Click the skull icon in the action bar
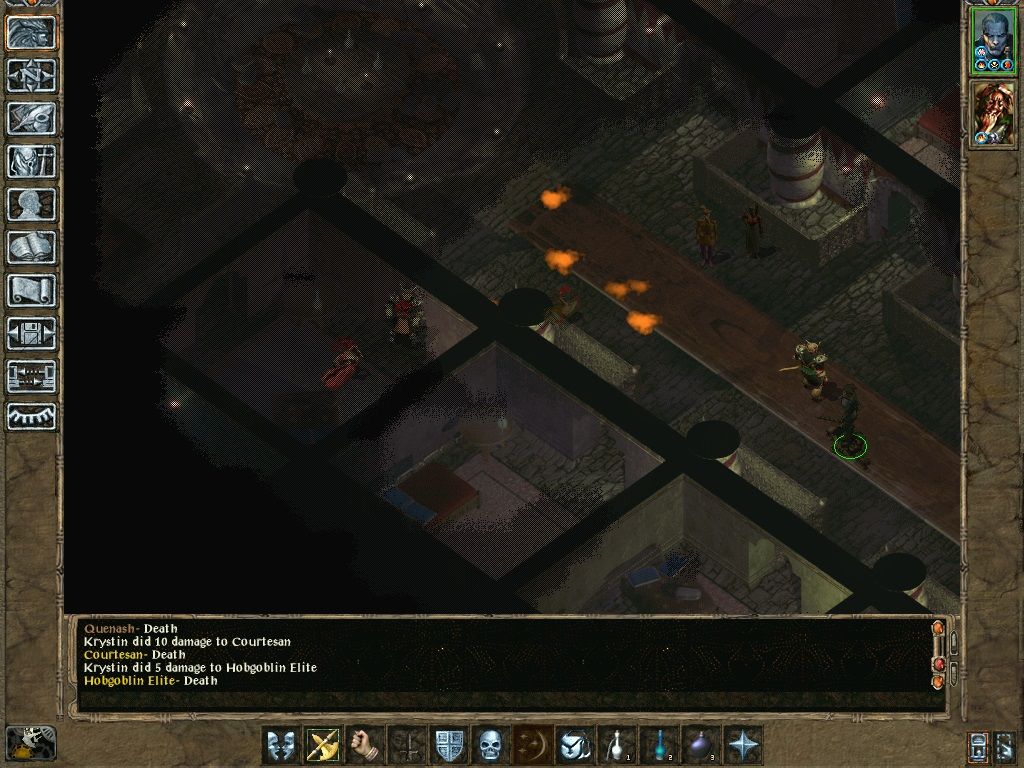 489,745
